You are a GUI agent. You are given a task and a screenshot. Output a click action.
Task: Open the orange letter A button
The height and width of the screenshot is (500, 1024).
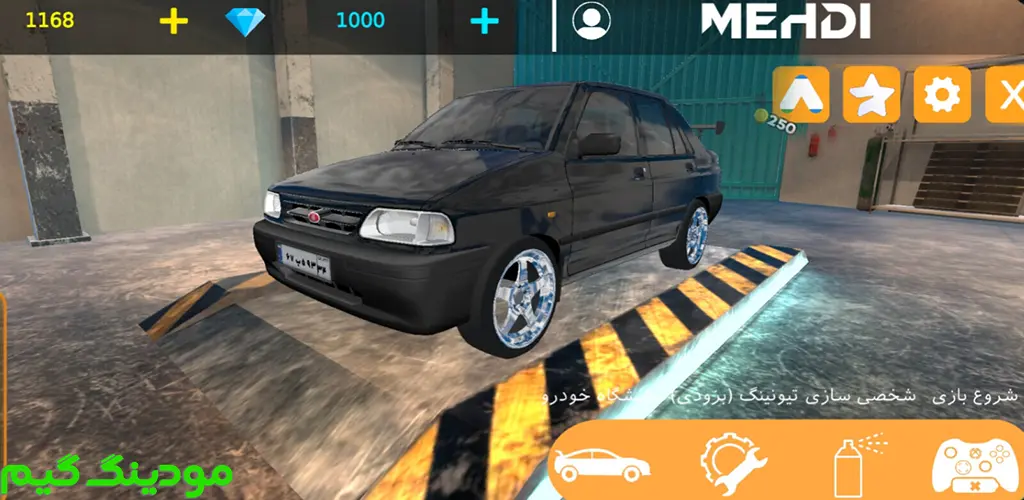click(x=800, y=95)
